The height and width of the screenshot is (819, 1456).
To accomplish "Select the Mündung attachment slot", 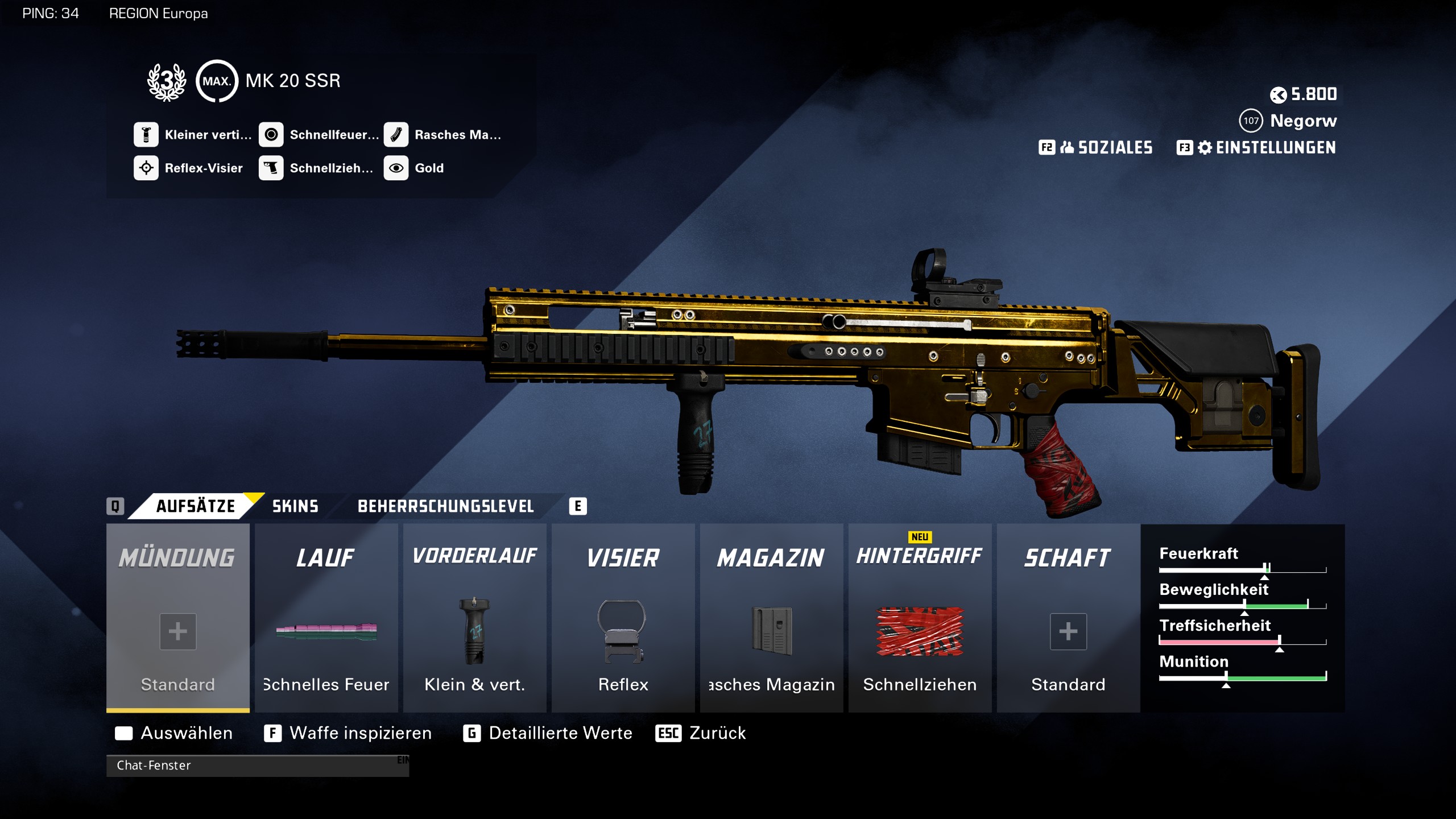I will [177, 618].
